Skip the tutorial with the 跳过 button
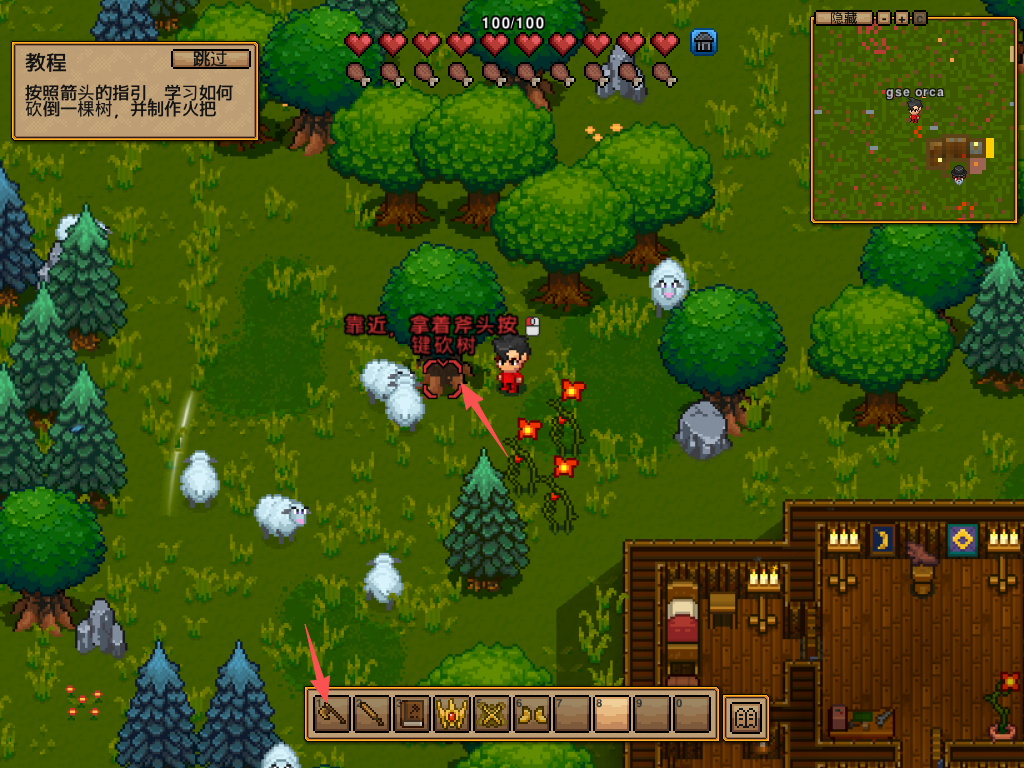This screenshot has width=1024, height=768. pos(211,58)
